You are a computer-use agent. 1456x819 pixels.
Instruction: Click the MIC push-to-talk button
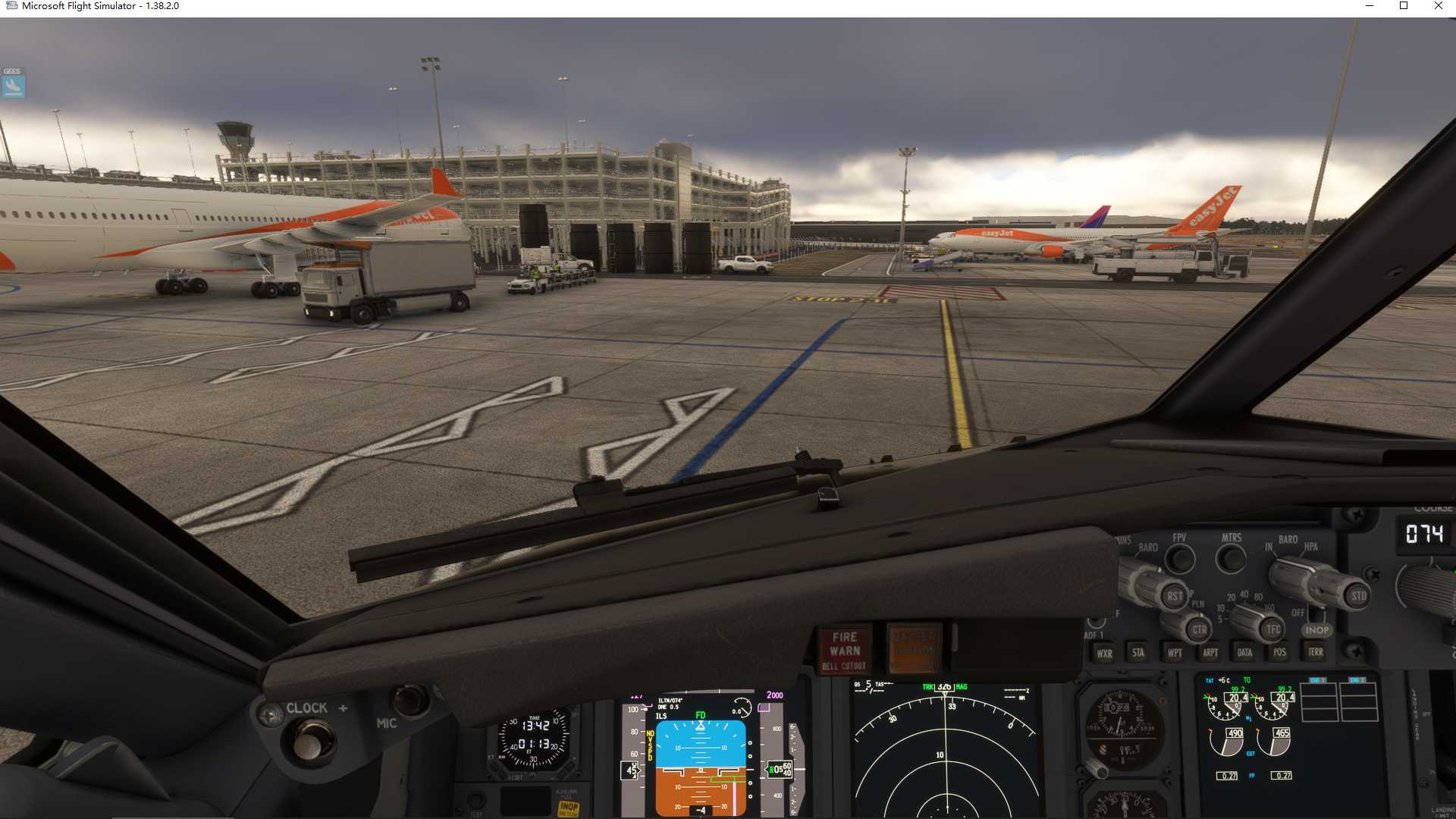(410, 700)
